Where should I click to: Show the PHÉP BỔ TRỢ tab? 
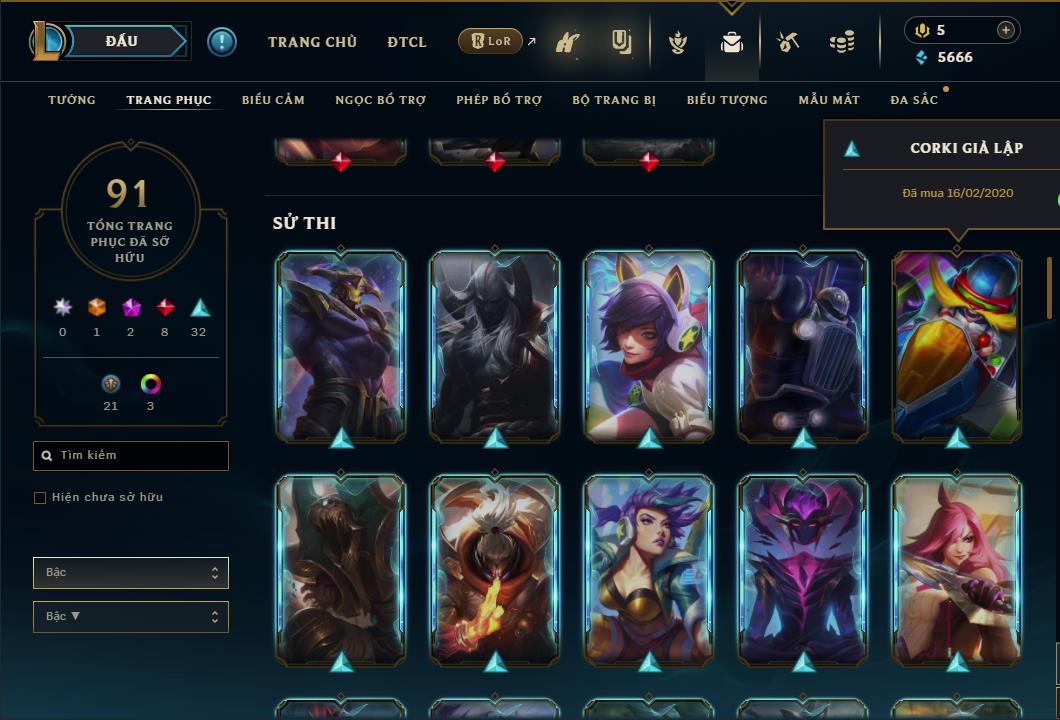(x=499, y=100)
